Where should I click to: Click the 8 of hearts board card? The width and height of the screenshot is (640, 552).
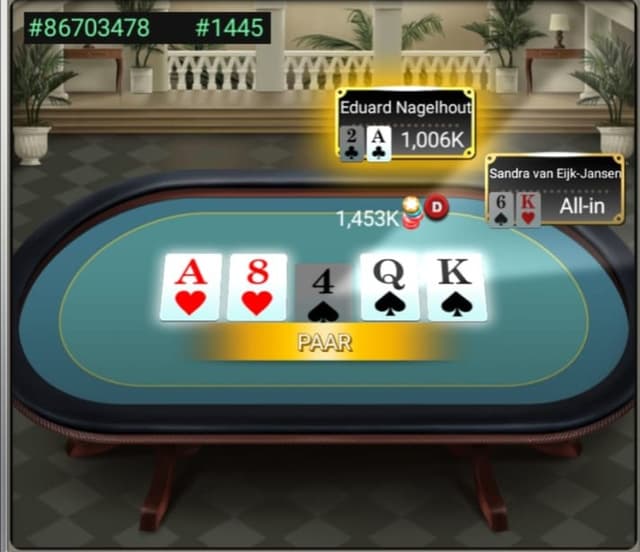point(257,287)
